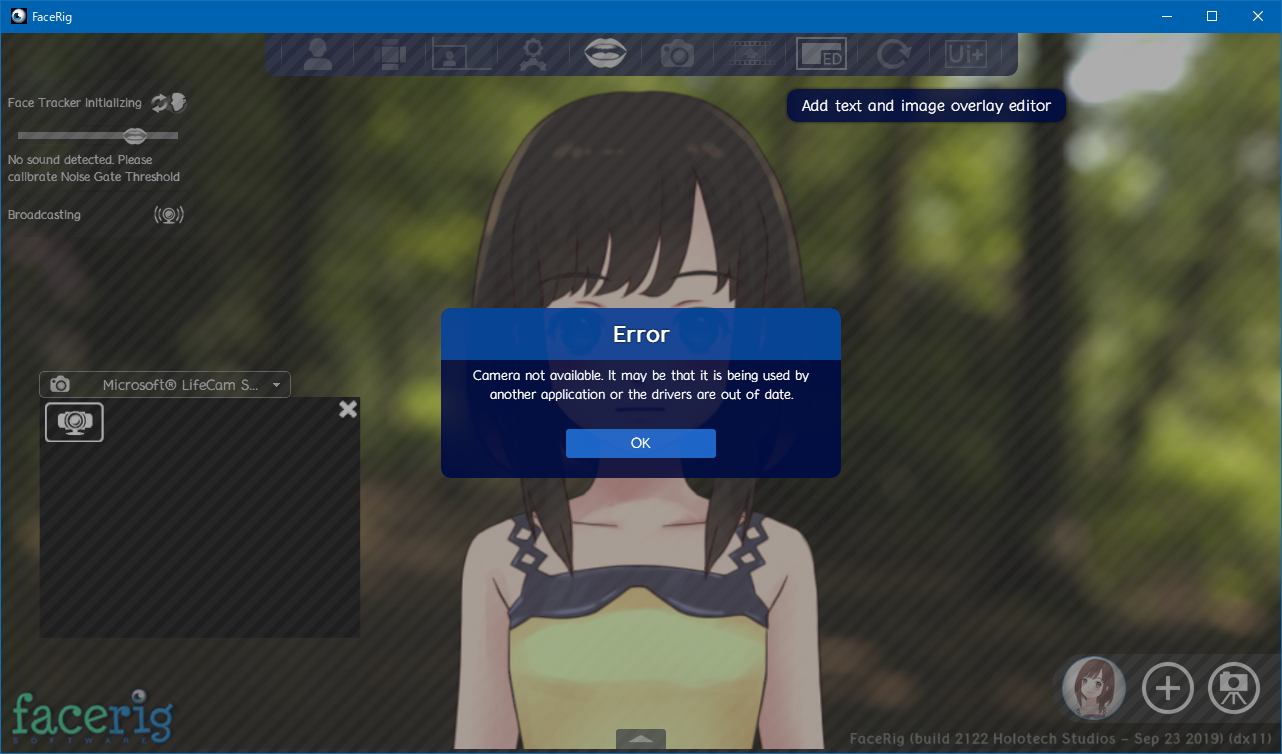This screenshot has height=754, width=1282.
Task: Open the person silhouette toolbar icon
Action: (317, 54)
